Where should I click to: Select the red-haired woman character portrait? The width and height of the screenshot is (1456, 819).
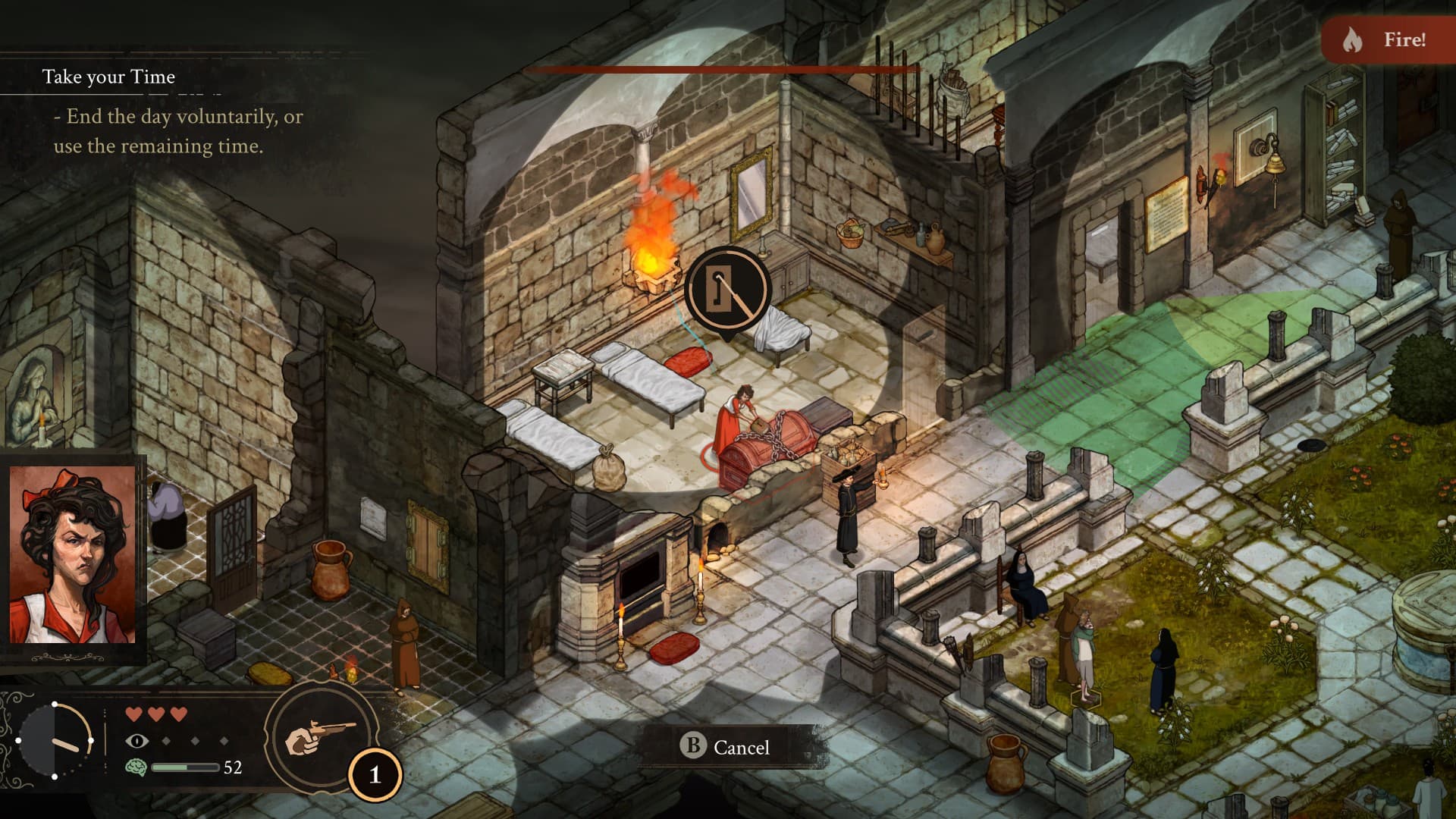coord(72,555)
